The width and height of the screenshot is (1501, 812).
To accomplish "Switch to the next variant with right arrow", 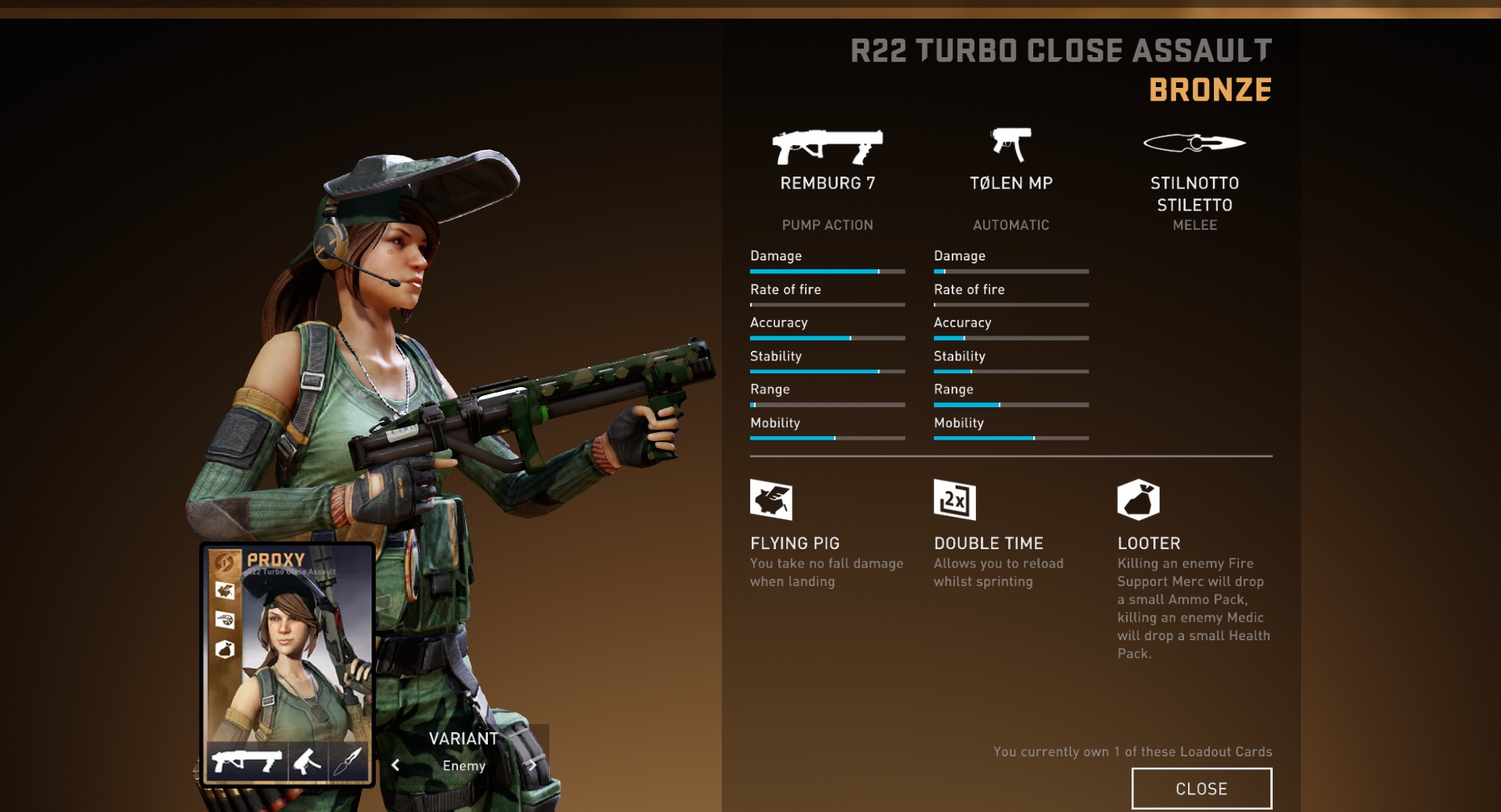I will pos(533,765).
